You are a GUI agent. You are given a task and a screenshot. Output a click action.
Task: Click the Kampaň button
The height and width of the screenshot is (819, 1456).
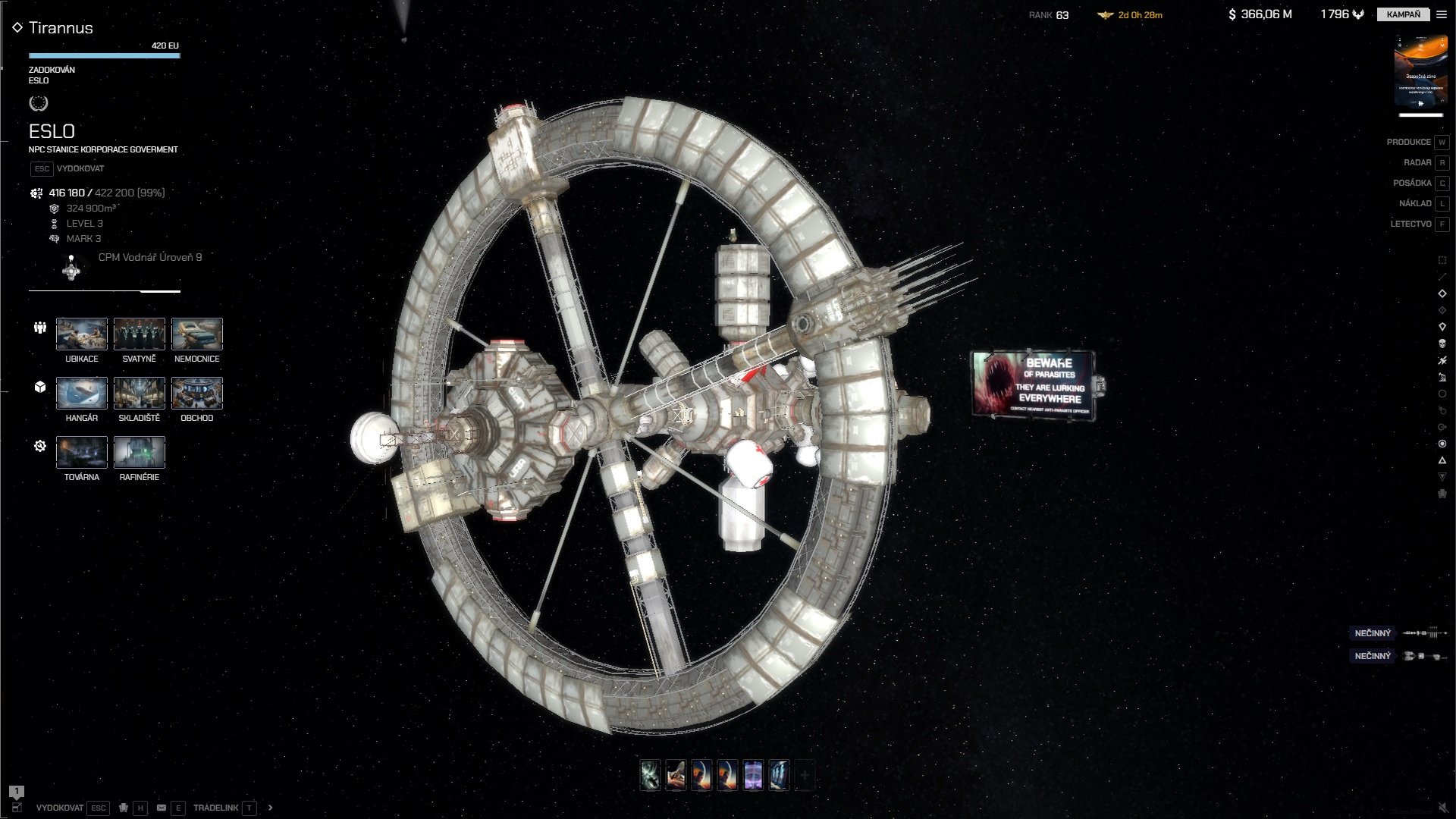[1403, 14]
